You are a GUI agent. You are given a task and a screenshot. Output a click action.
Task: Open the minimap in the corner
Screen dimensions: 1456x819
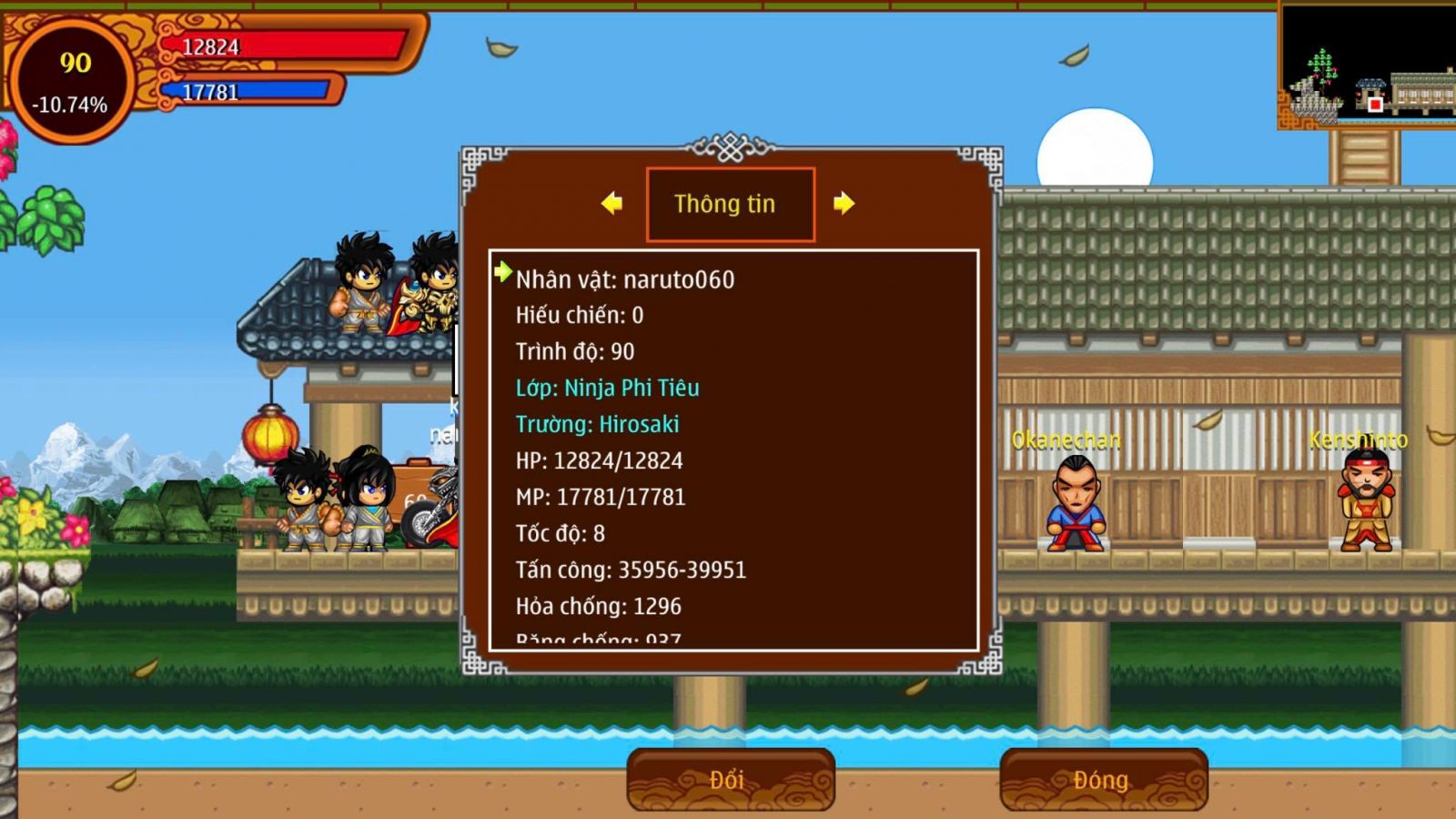[1367, 66]
